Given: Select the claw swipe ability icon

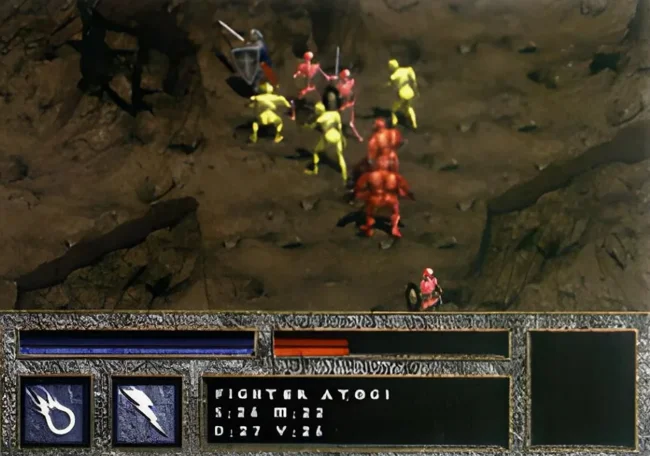Looking at the screenshot, I should click(55, 410).
